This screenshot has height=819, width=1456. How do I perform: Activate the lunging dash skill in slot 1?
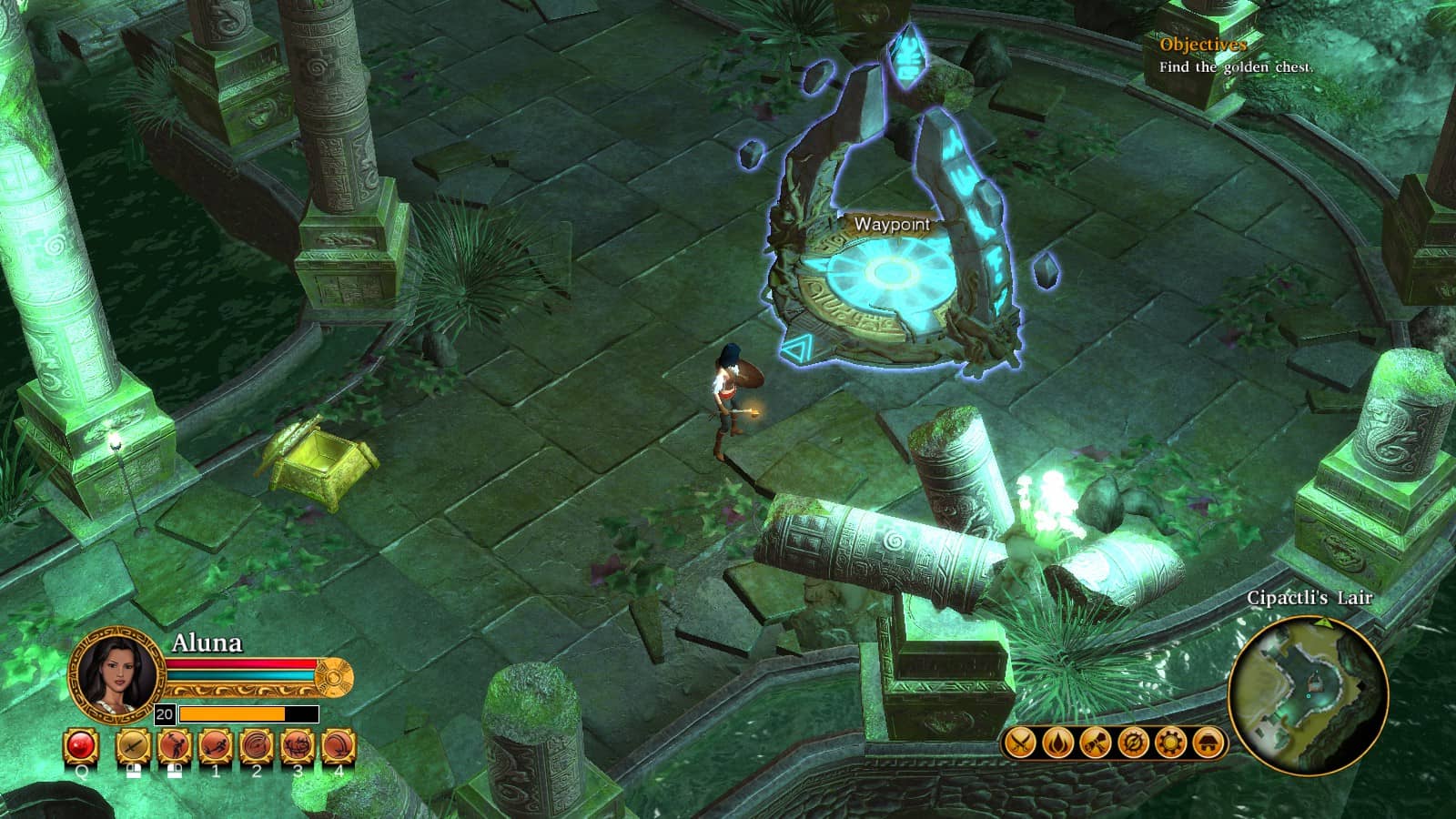[216, 747]
